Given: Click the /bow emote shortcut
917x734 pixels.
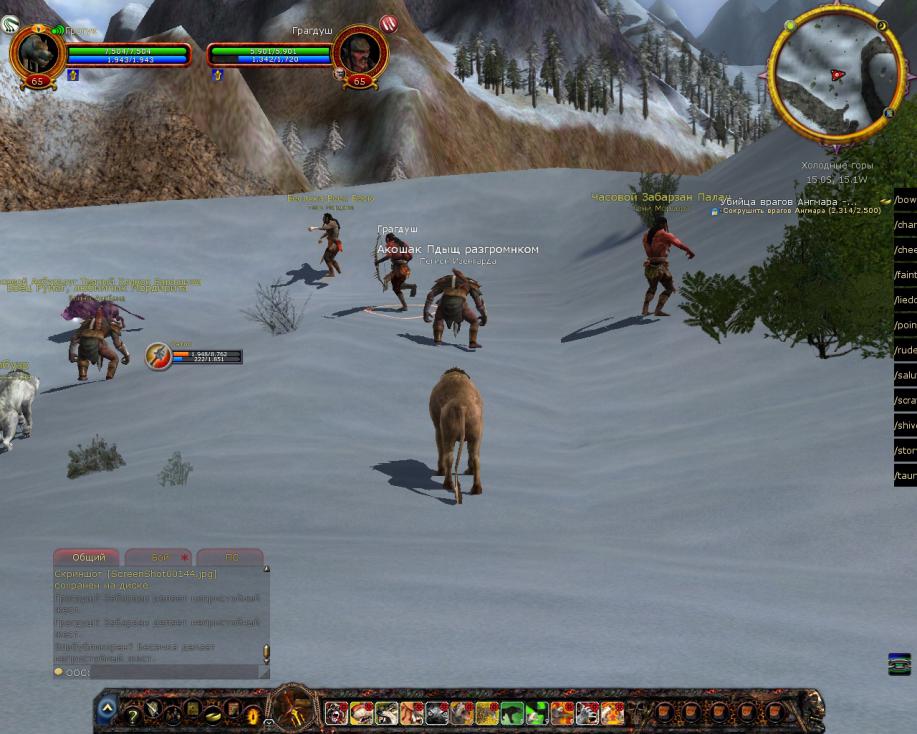Looking at the screenshot, I should (x=905, y=200).
